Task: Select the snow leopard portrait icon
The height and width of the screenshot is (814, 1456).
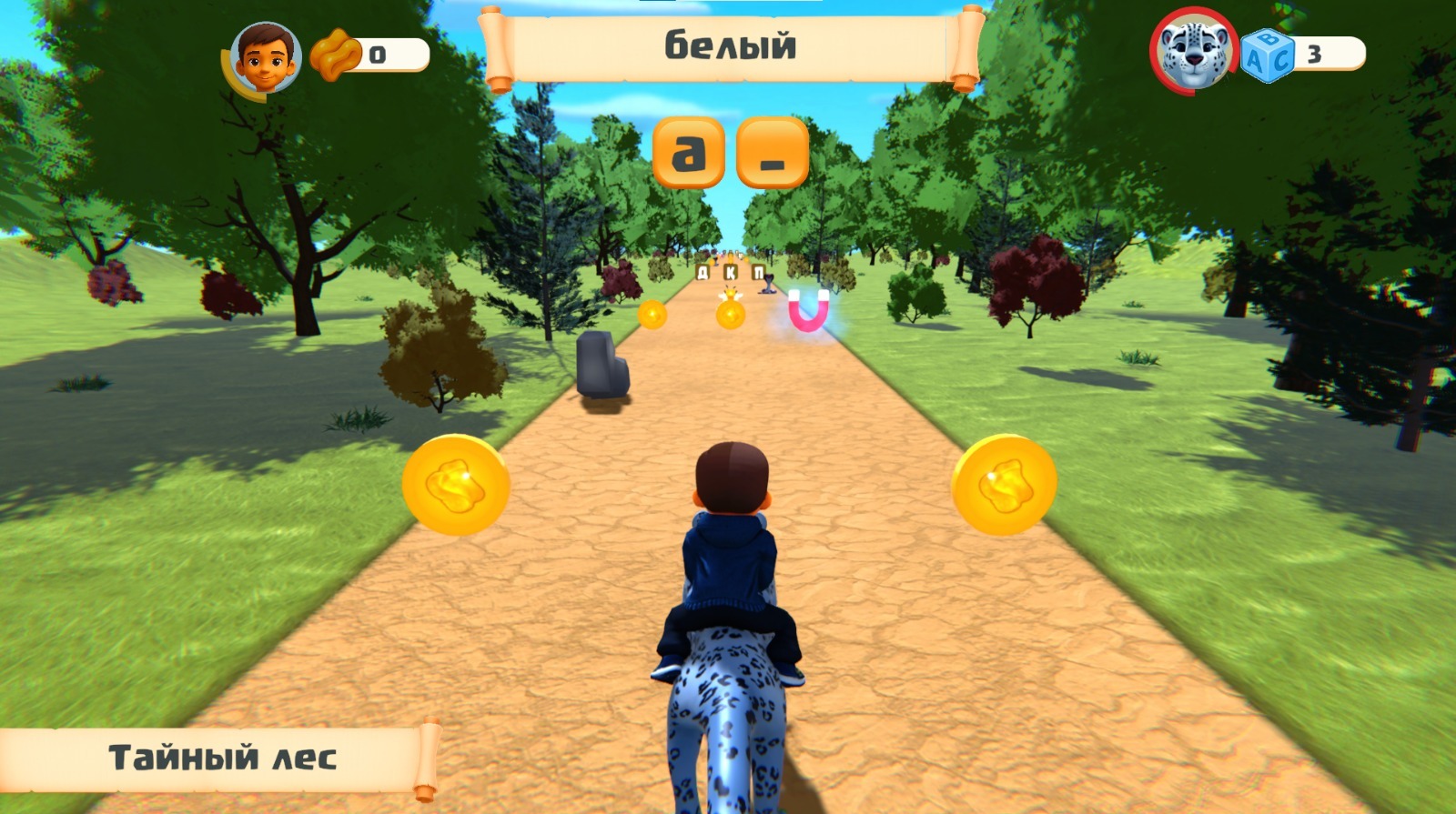Action: click(1193, 55)
